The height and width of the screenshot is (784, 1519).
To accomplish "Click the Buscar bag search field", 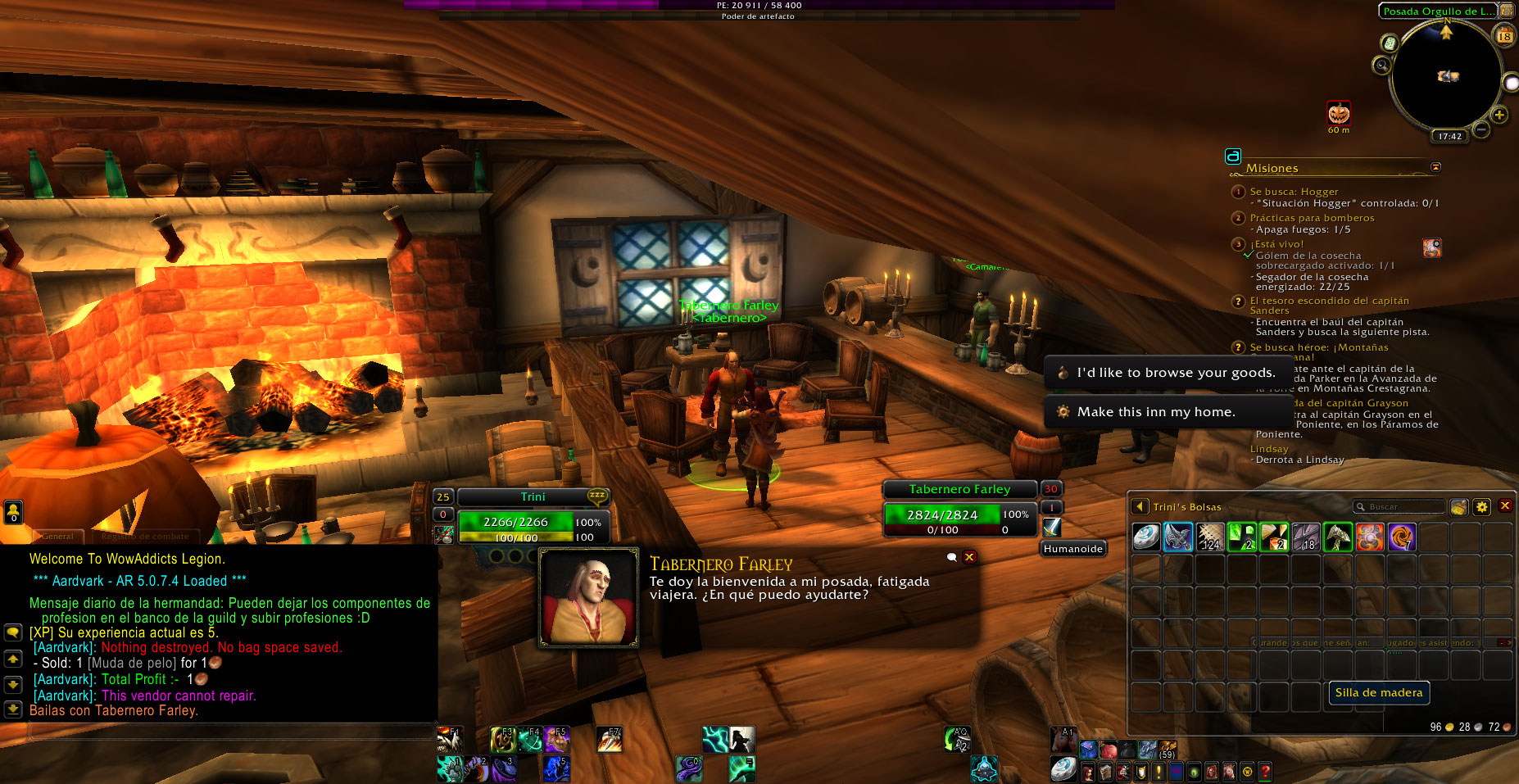I will tap(1401, 507).
